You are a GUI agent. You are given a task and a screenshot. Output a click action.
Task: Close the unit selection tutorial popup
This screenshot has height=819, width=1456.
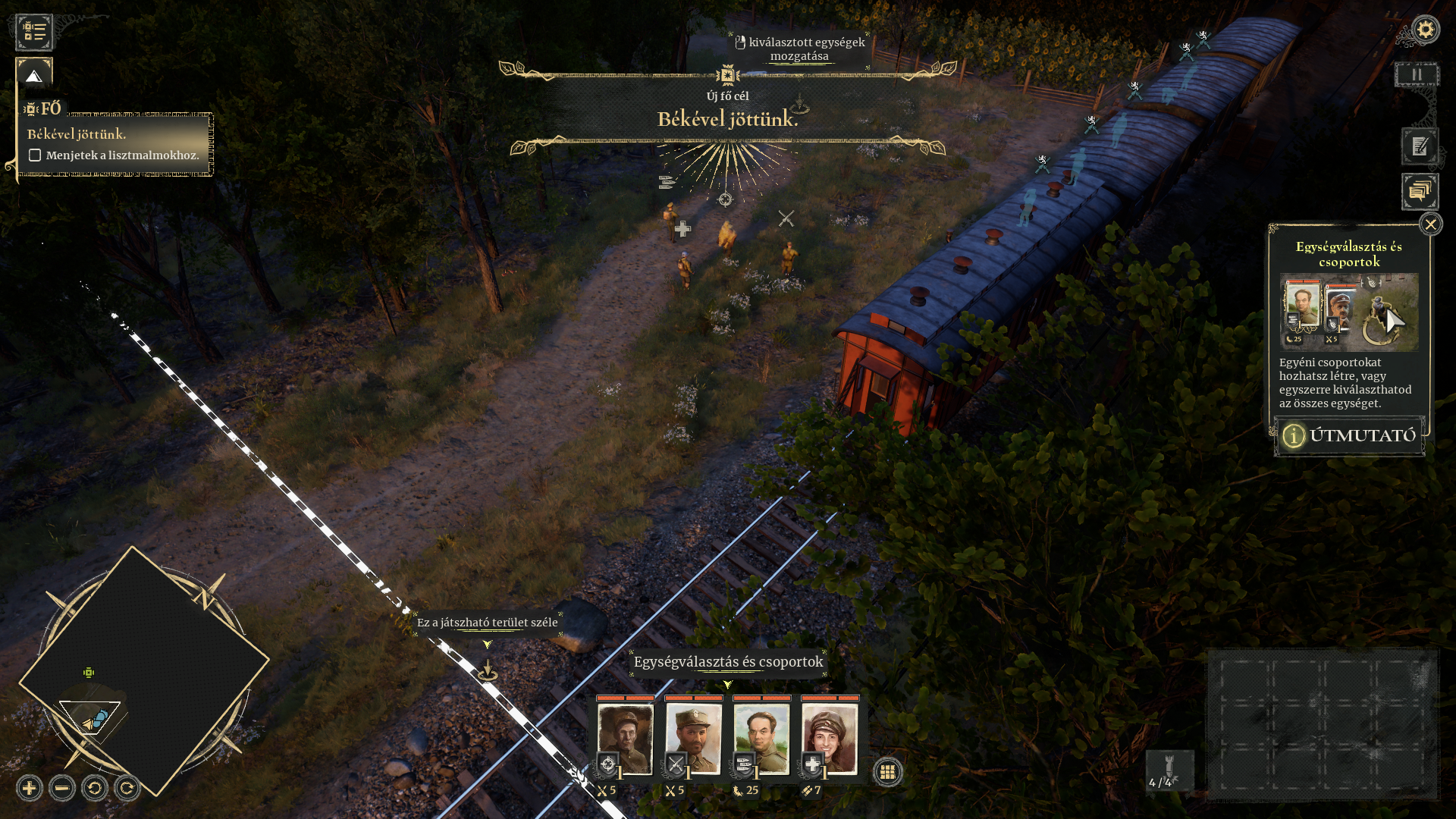point(1430,224)
